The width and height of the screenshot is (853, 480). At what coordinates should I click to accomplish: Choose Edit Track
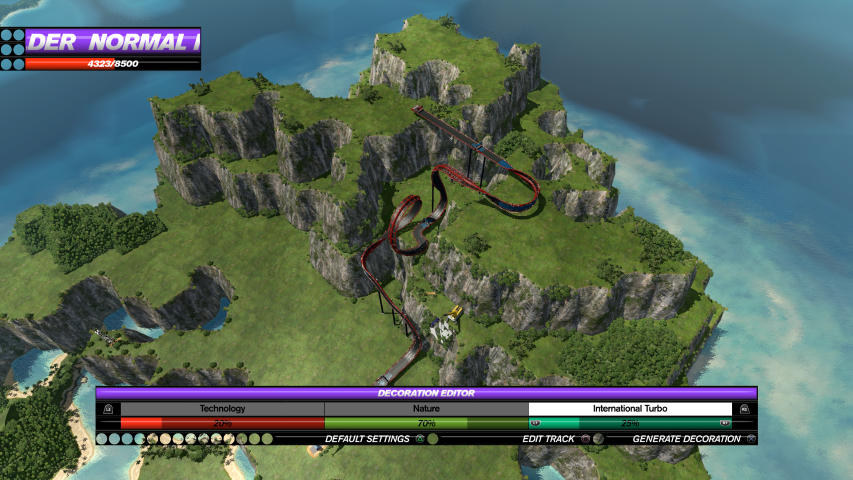click(x=549, y=439)
